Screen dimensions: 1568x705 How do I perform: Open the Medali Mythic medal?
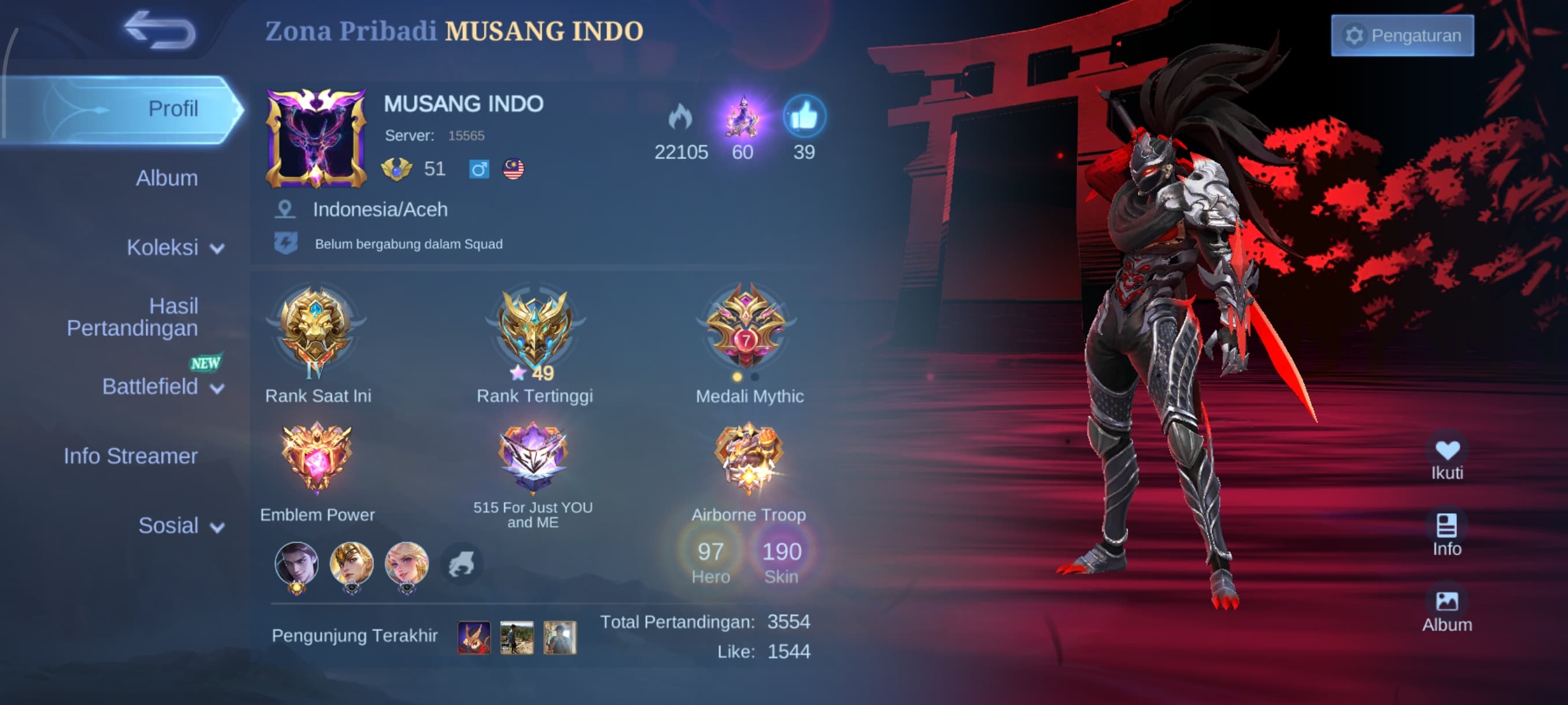point(747,328)
